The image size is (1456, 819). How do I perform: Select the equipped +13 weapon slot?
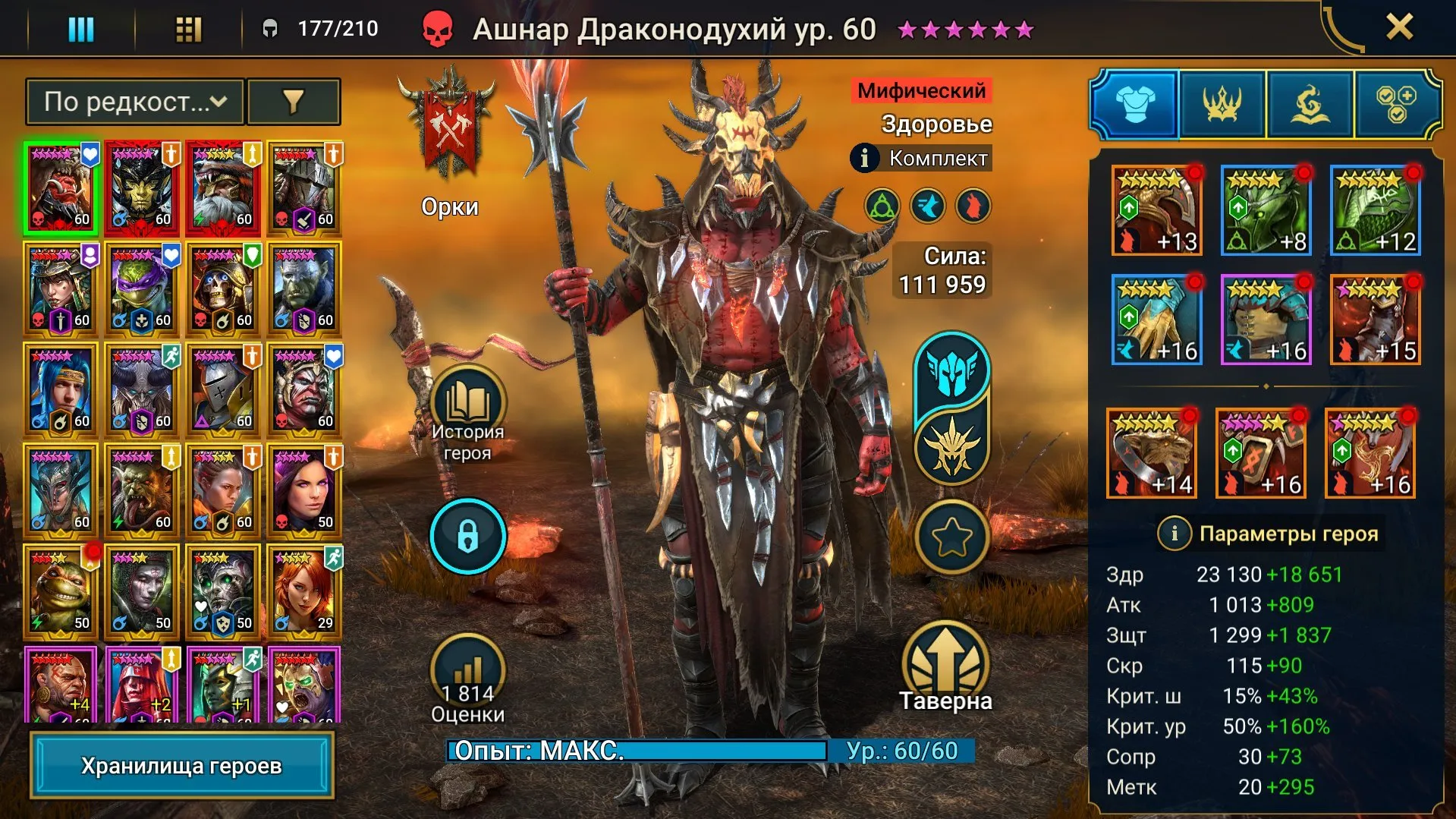pos(1156,209)
